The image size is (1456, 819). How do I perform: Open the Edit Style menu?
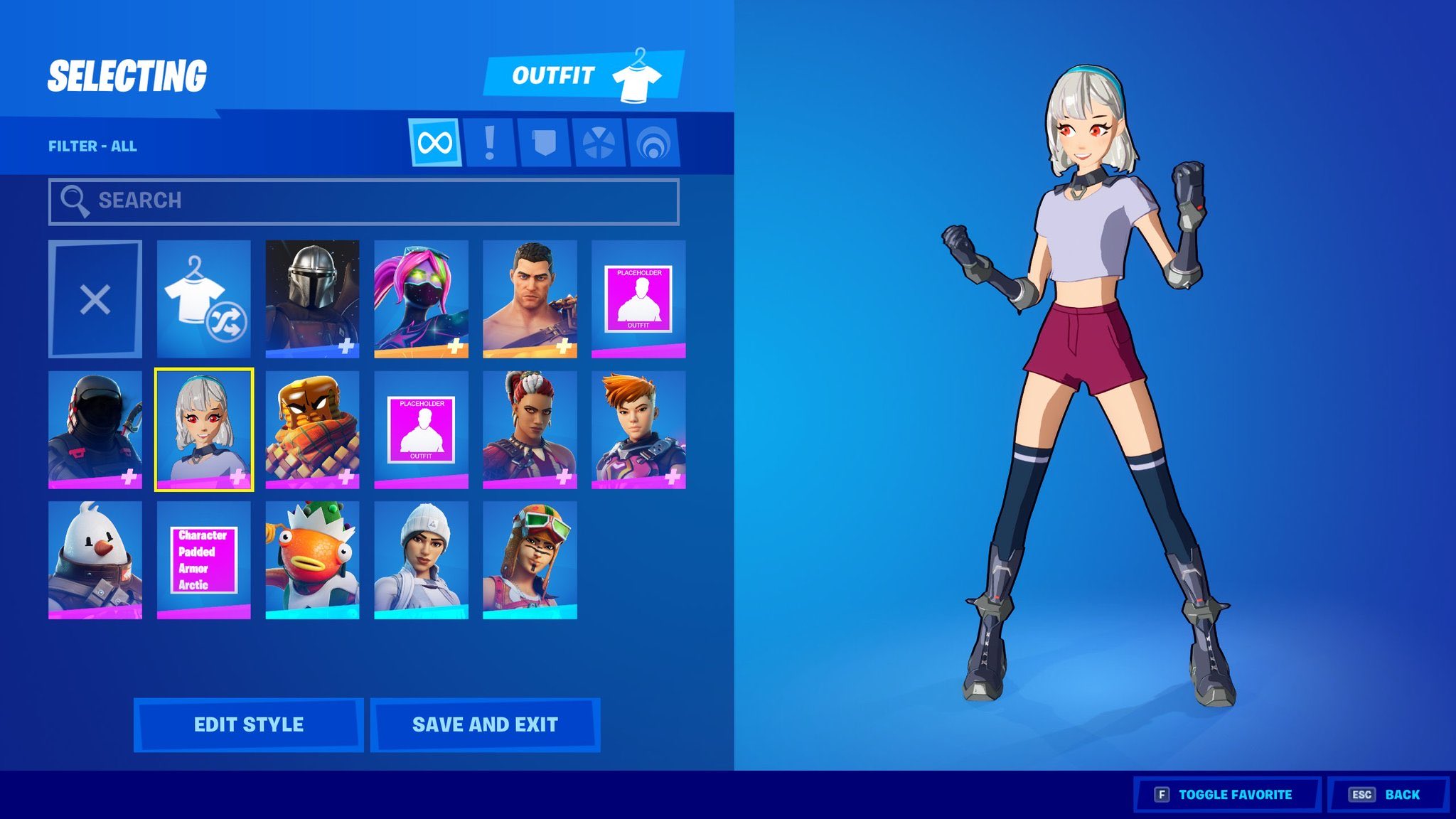[x=249, y=724]
